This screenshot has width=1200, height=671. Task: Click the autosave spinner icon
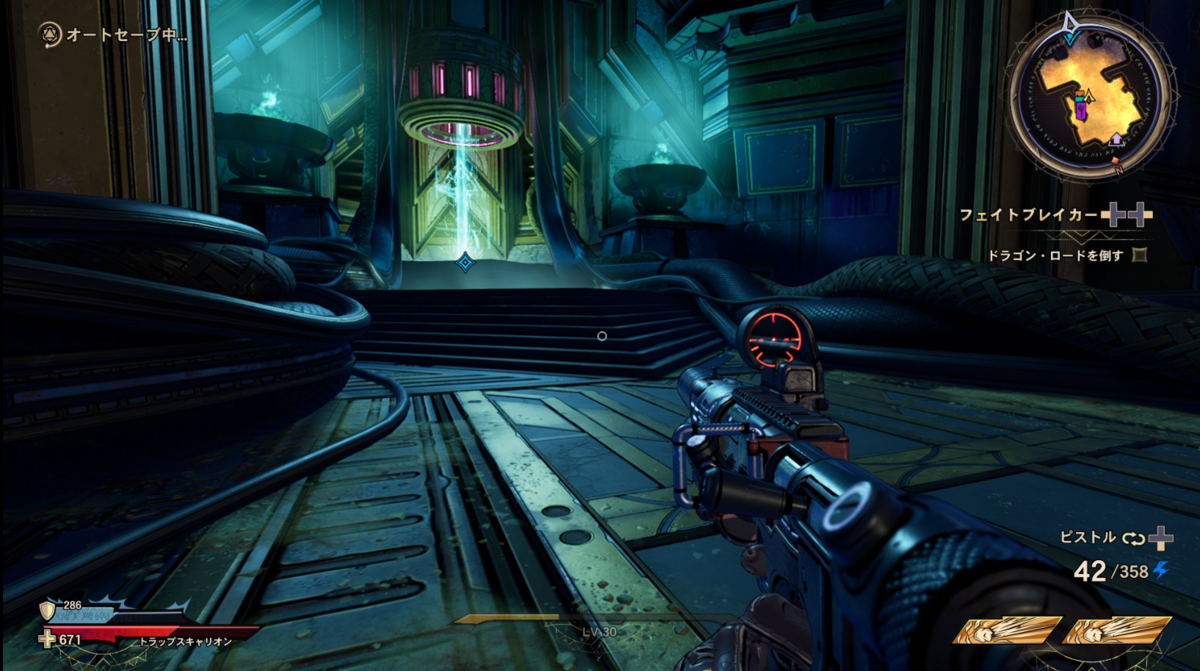(x=49, y=35)
